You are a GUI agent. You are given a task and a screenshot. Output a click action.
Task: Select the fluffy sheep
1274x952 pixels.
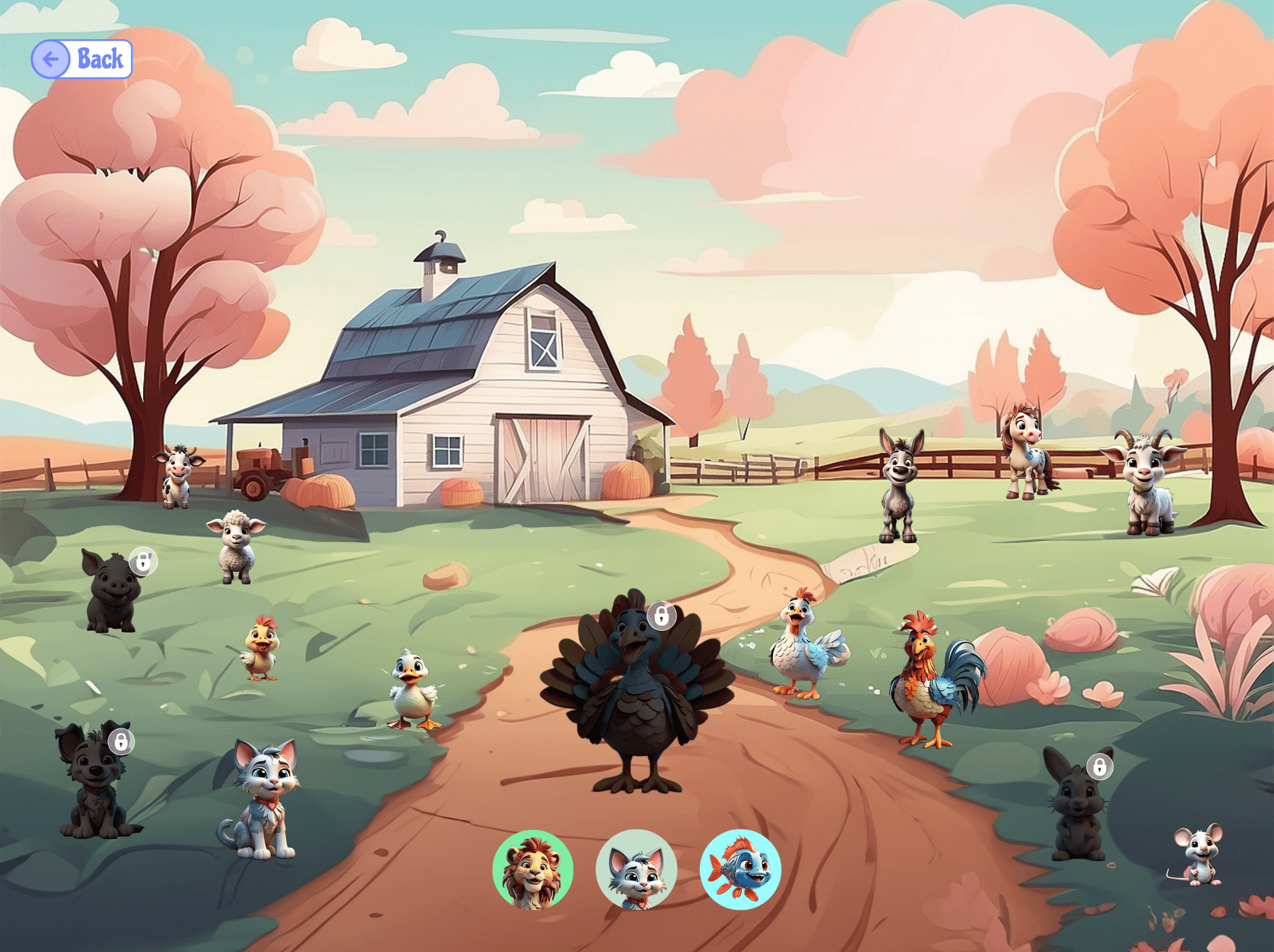236,546
